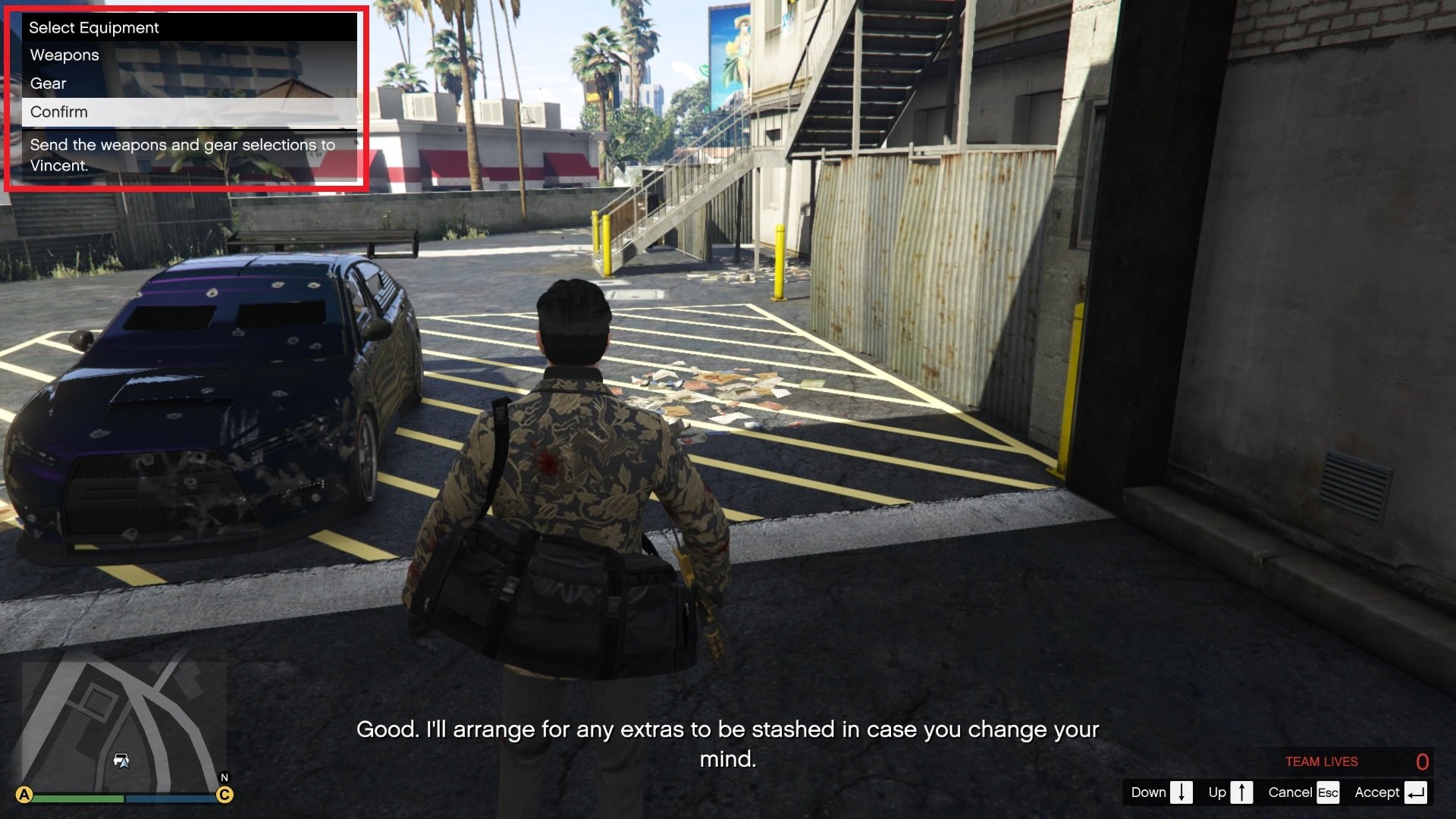Select the Gear menu entry
The width and height of the screenshot is (1456, 819).
click(48, 83)
